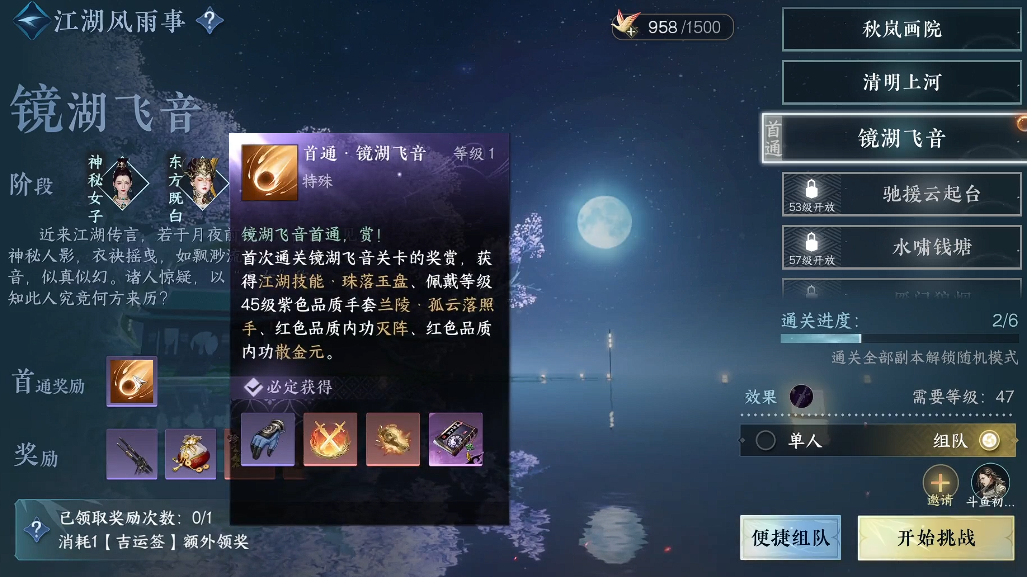This screenshot has height=577, width=1027.
Task: Select the 镜湖飞音 dungeon entry
Action: pos(900,138)
